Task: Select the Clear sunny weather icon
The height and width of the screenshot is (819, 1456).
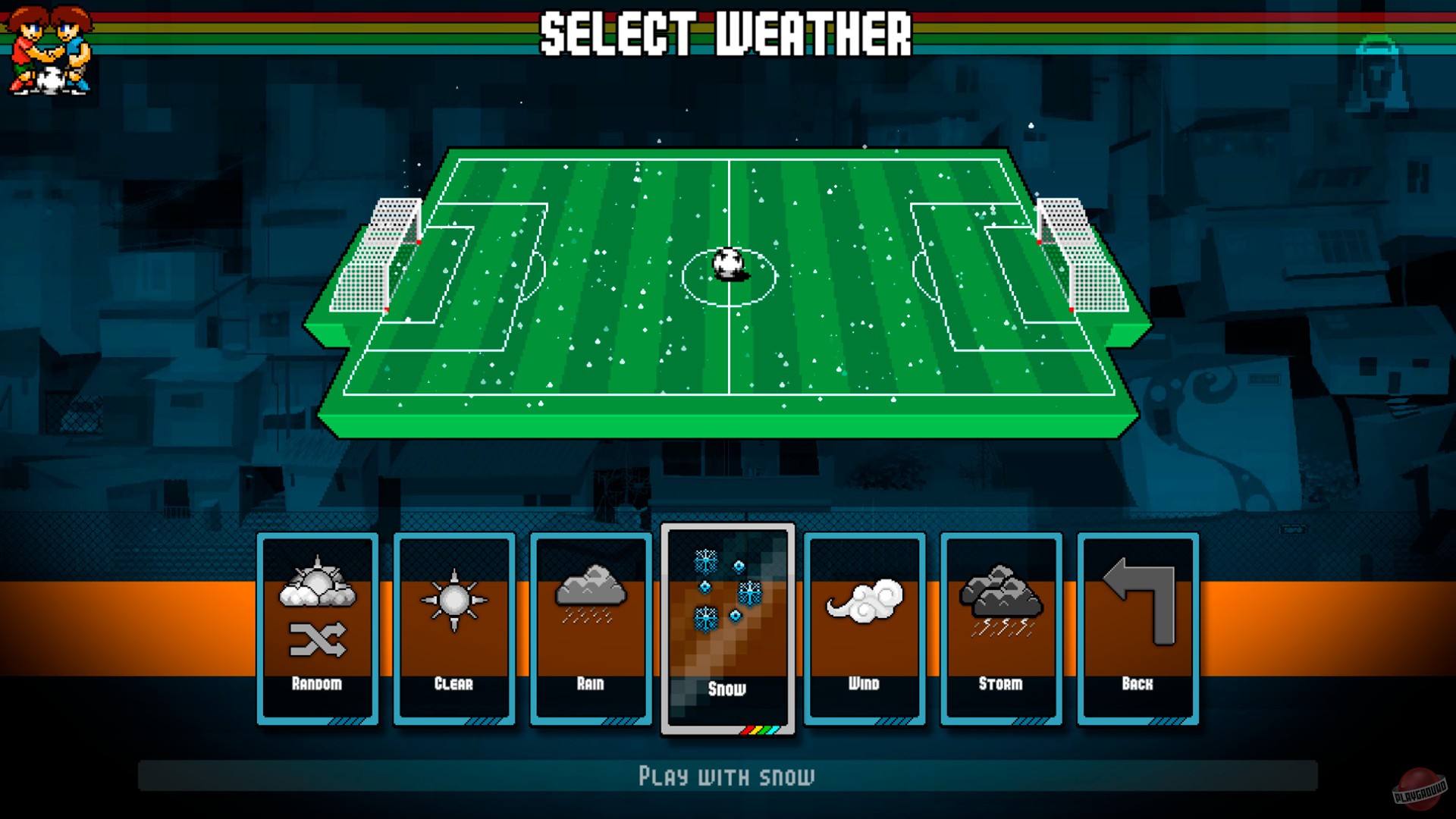Action: 453,599
